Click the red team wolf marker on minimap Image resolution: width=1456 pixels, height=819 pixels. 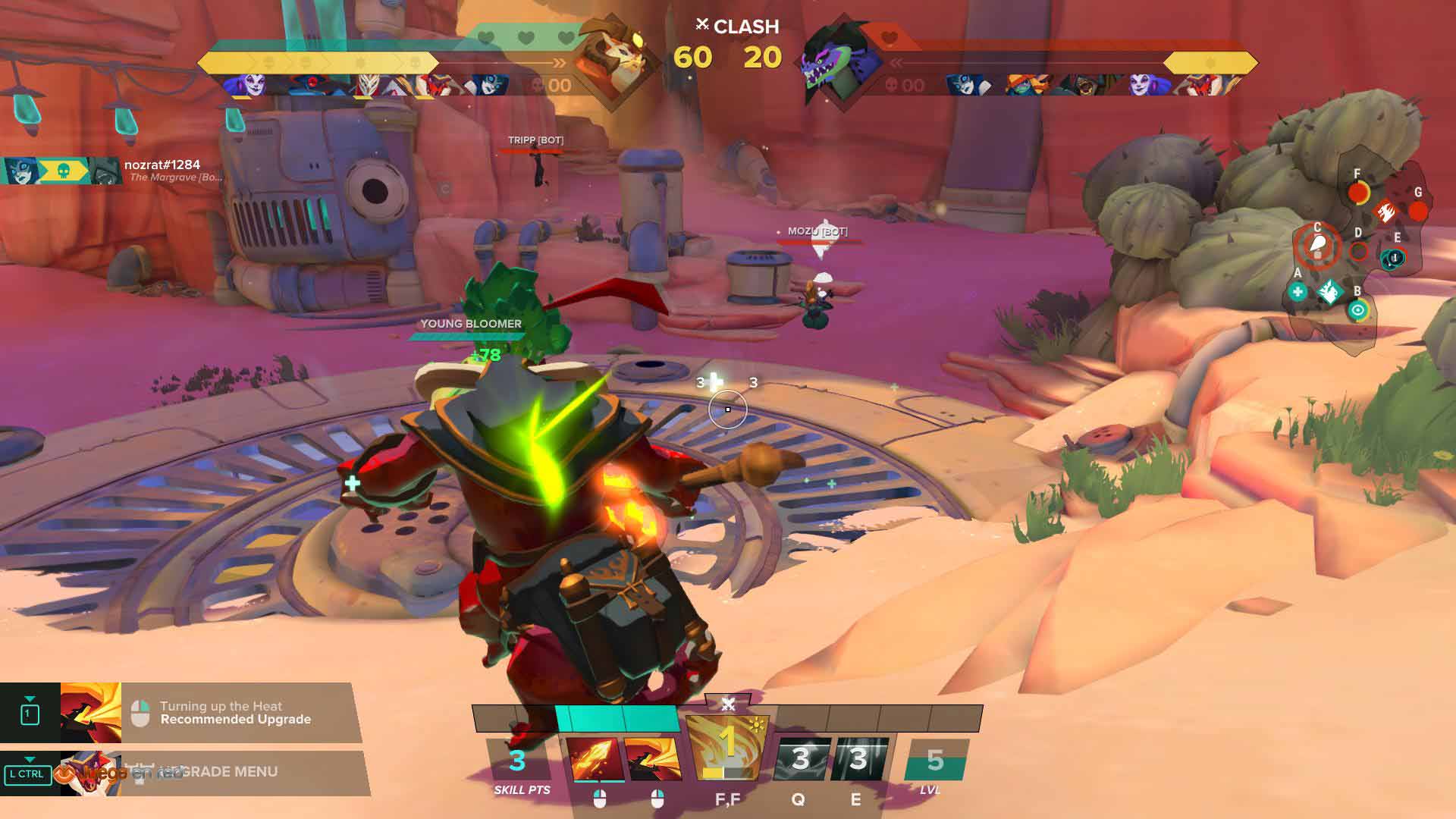[1386, 209]
